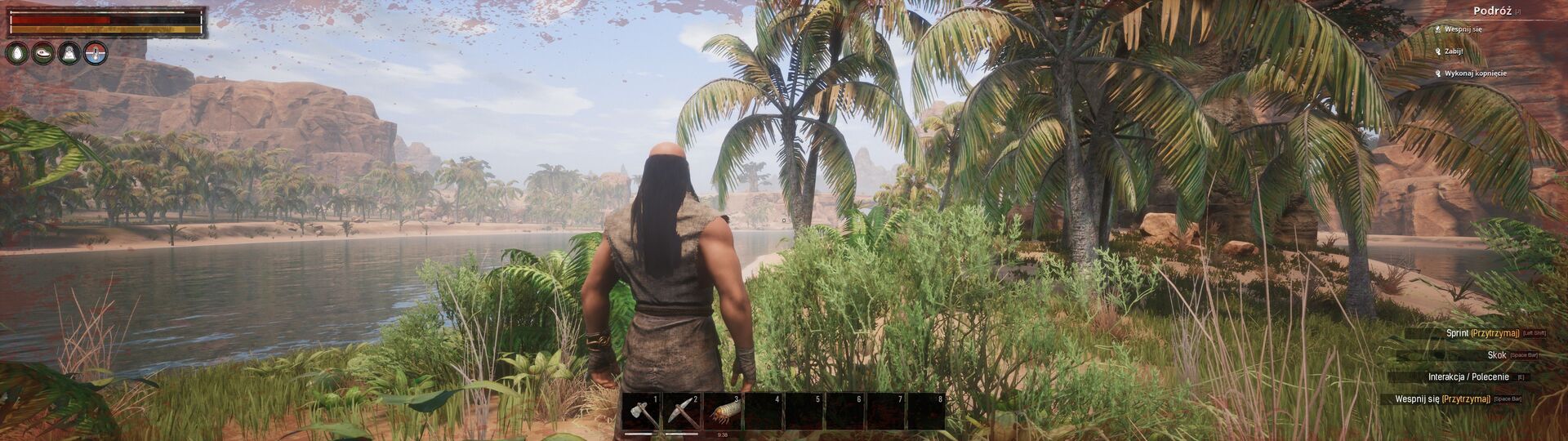Select the 'Wykonaj kopnięcie' journey objective
Image resolution: width=1568 pixels, height=441 pixels.
click(1475, 73)
